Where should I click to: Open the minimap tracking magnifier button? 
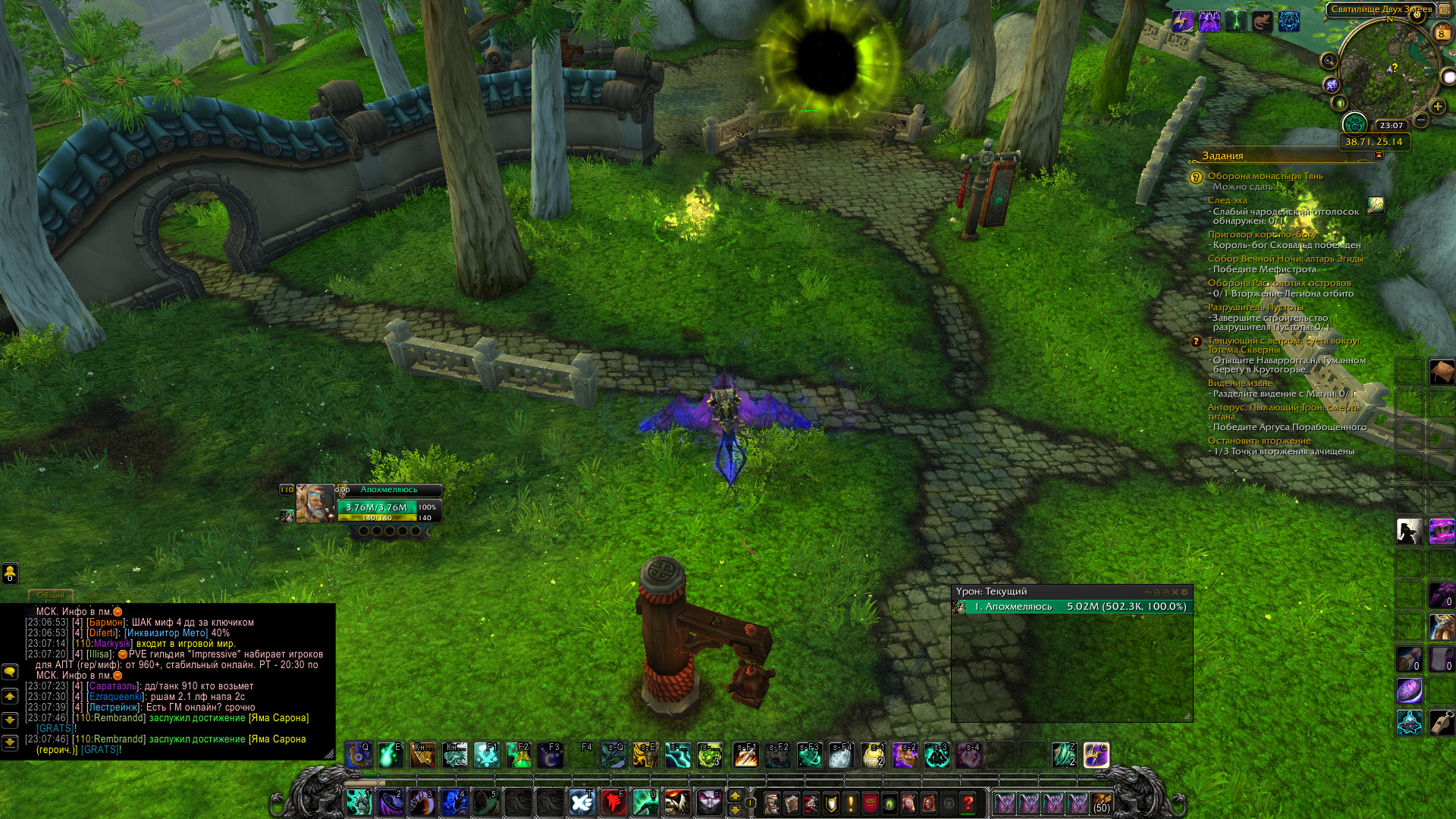1329,61
